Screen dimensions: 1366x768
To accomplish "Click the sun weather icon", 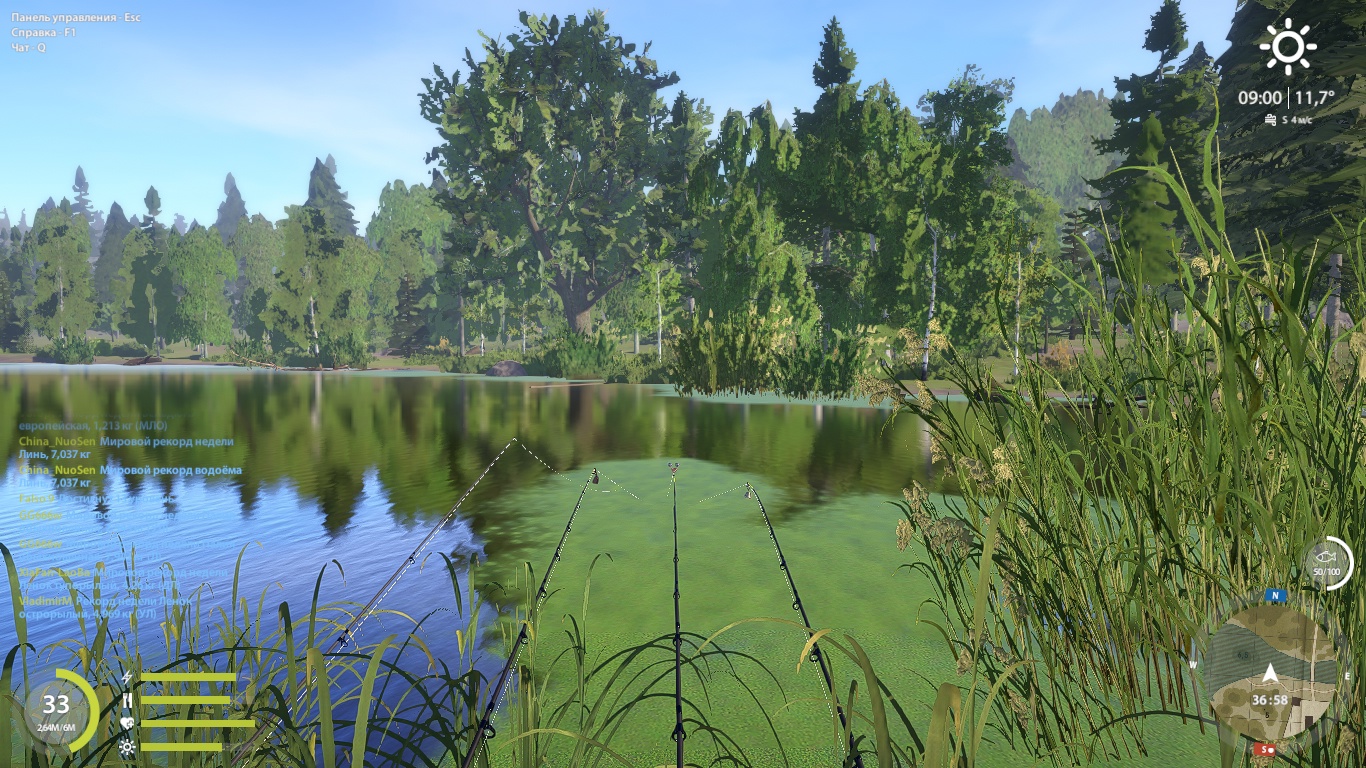I will tap(1287, 47).
